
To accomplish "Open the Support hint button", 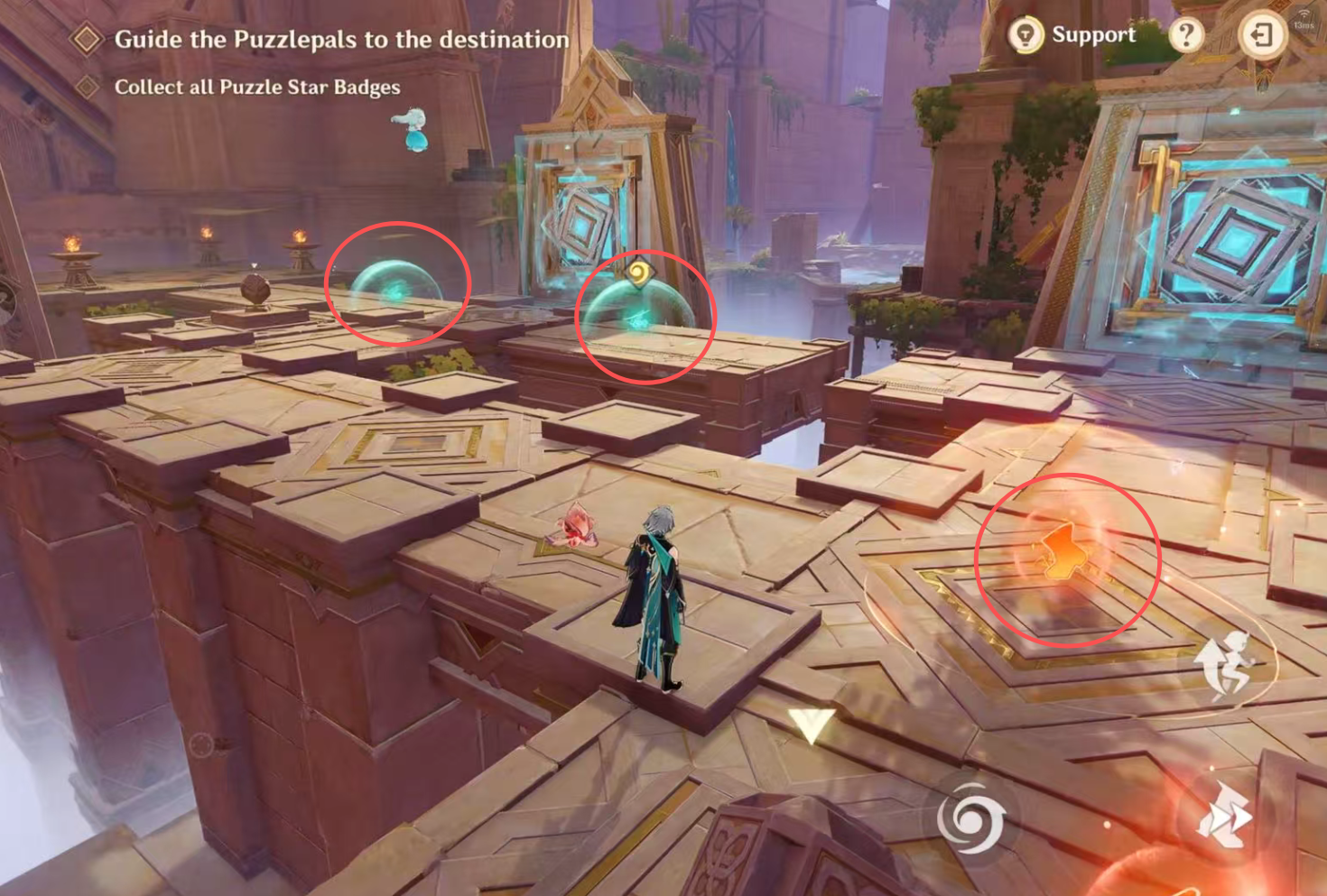I will [1072, 35].
